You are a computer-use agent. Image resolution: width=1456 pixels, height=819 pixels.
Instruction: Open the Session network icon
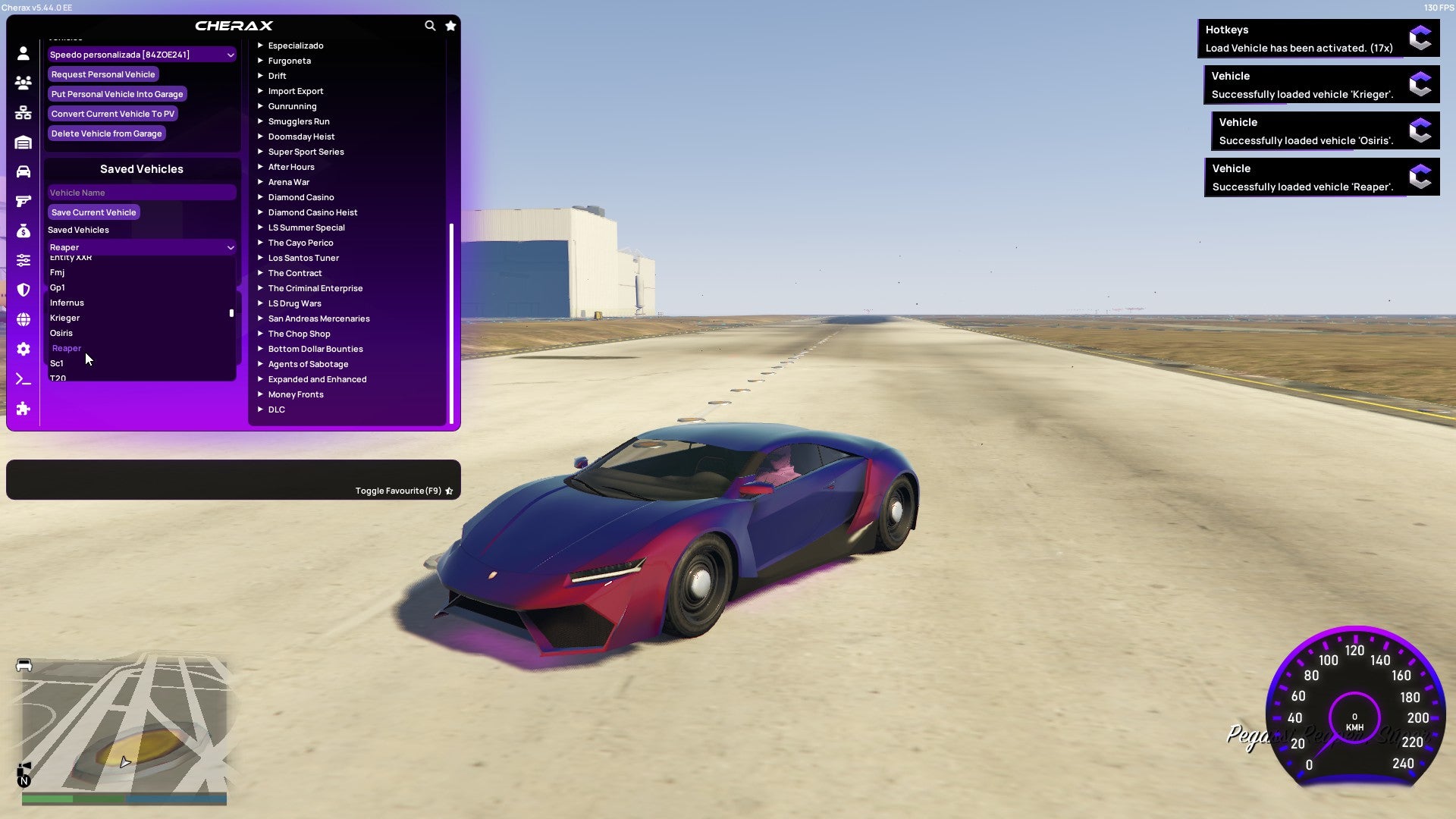coord(23,112)
